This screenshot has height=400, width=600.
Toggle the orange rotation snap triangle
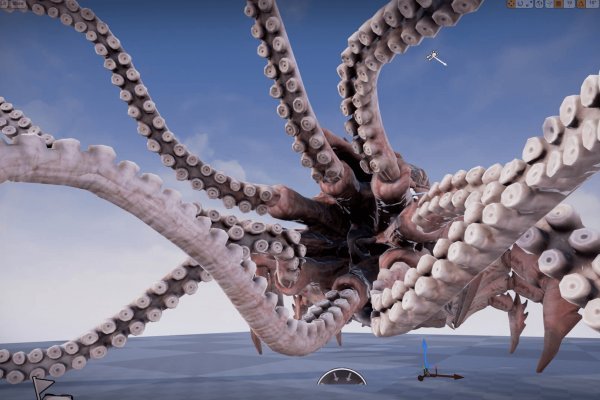click(x=581, y=4)
